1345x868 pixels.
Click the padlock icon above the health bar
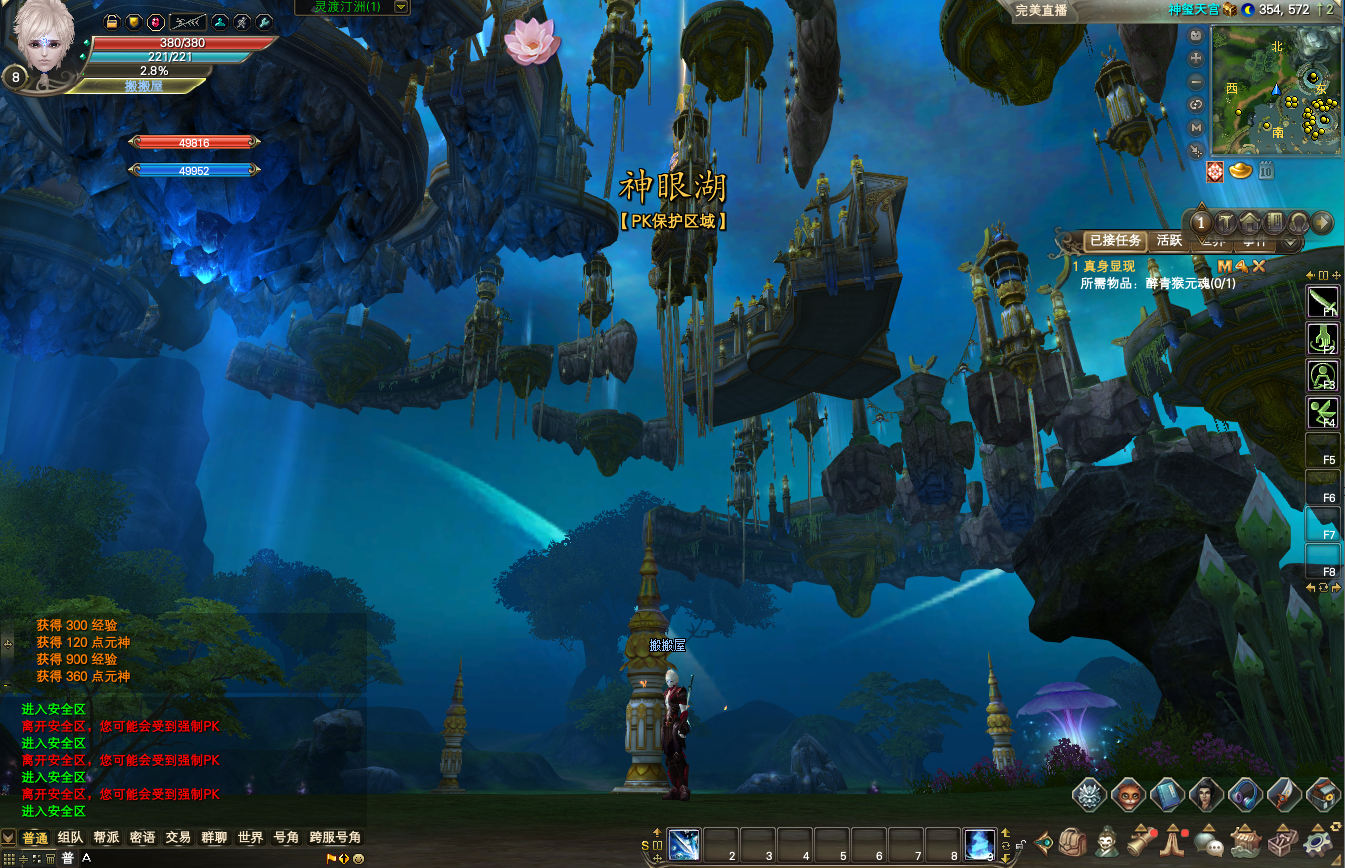point(112,21)
